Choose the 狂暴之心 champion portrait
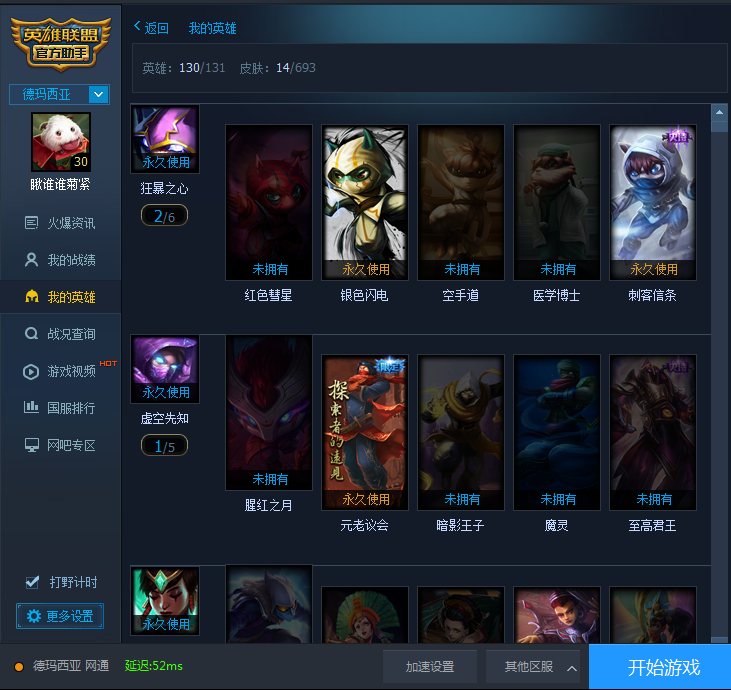This screenshot has height=690, width=731. [165, 139]
